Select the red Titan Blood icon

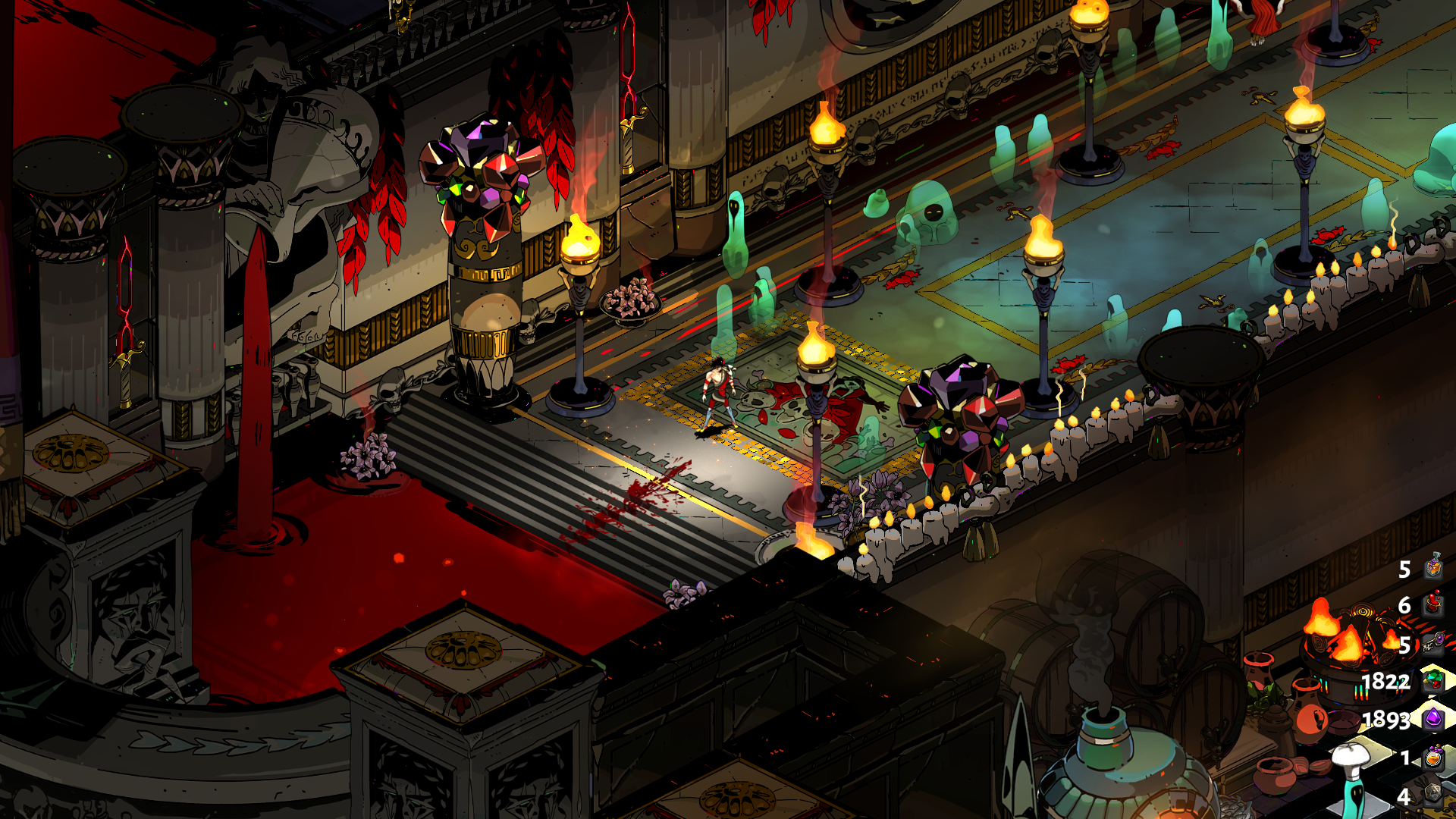1432,604
